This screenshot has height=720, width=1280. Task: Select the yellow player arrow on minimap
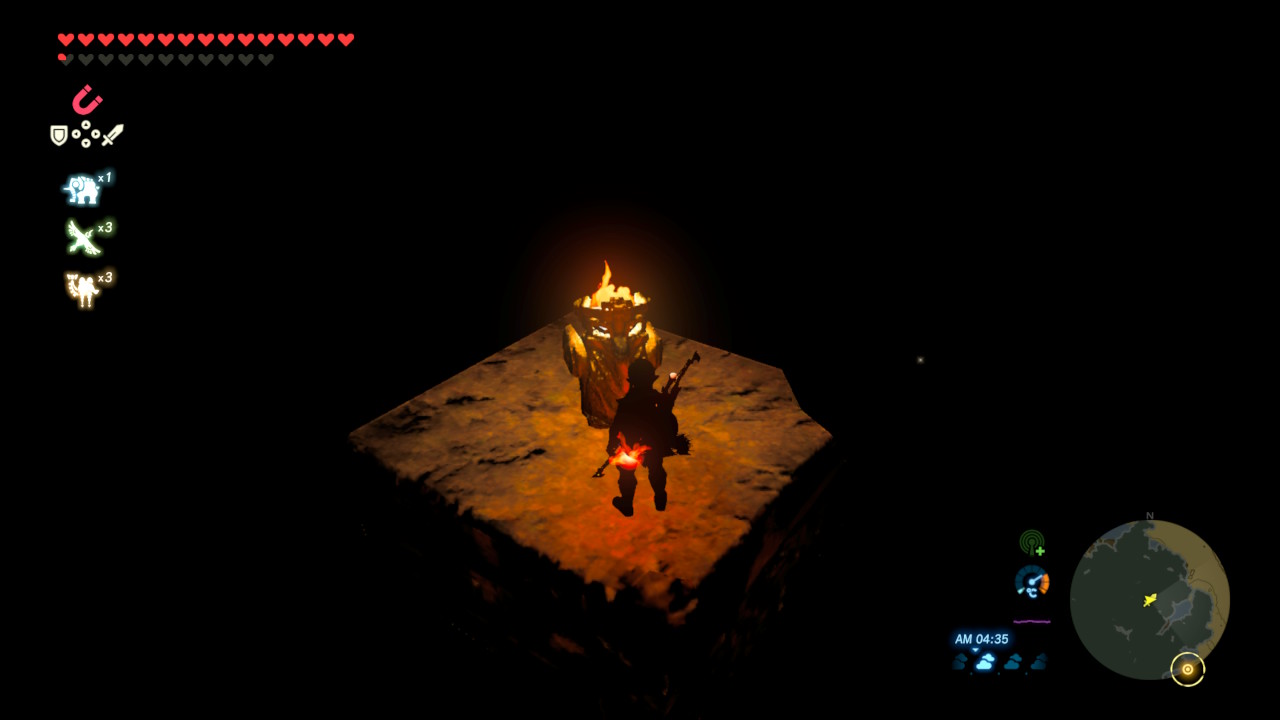point(1150,600)
